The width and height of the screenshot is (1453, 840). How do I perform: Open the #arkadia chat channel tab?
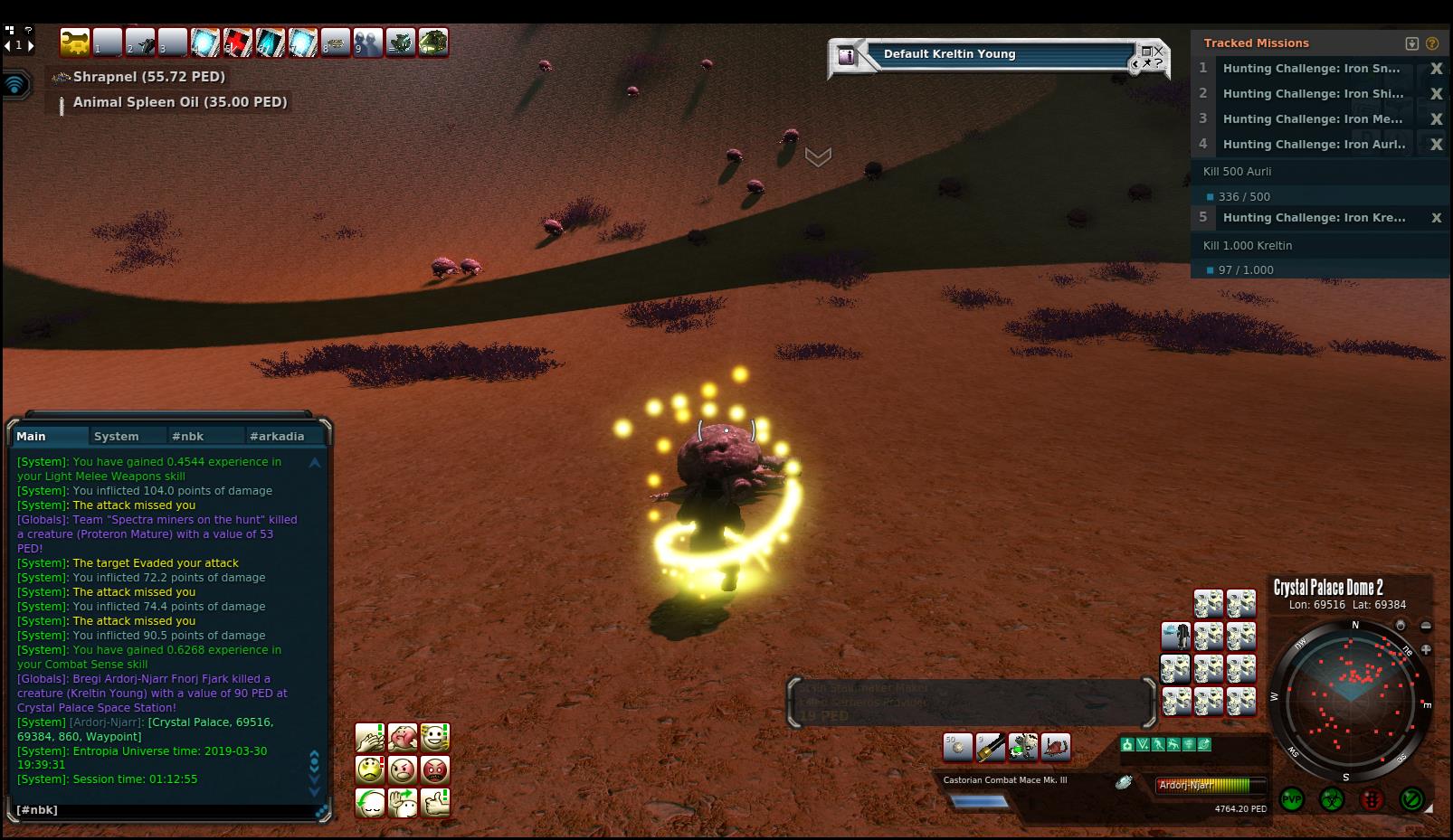(x=277, y=436)
